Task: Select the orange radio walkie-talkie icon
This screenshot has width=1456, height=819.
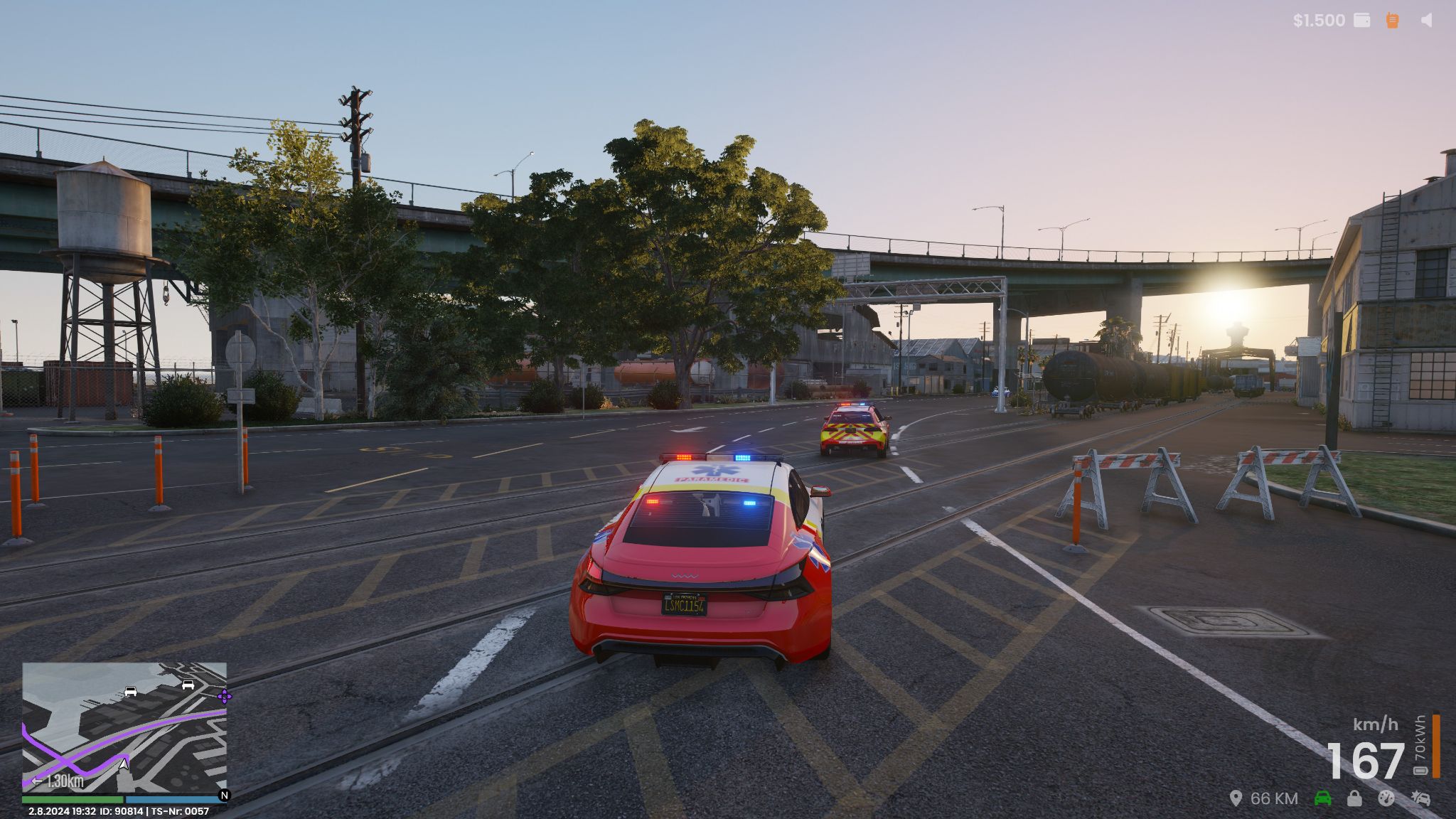Action: click(x=1393, y=20)
